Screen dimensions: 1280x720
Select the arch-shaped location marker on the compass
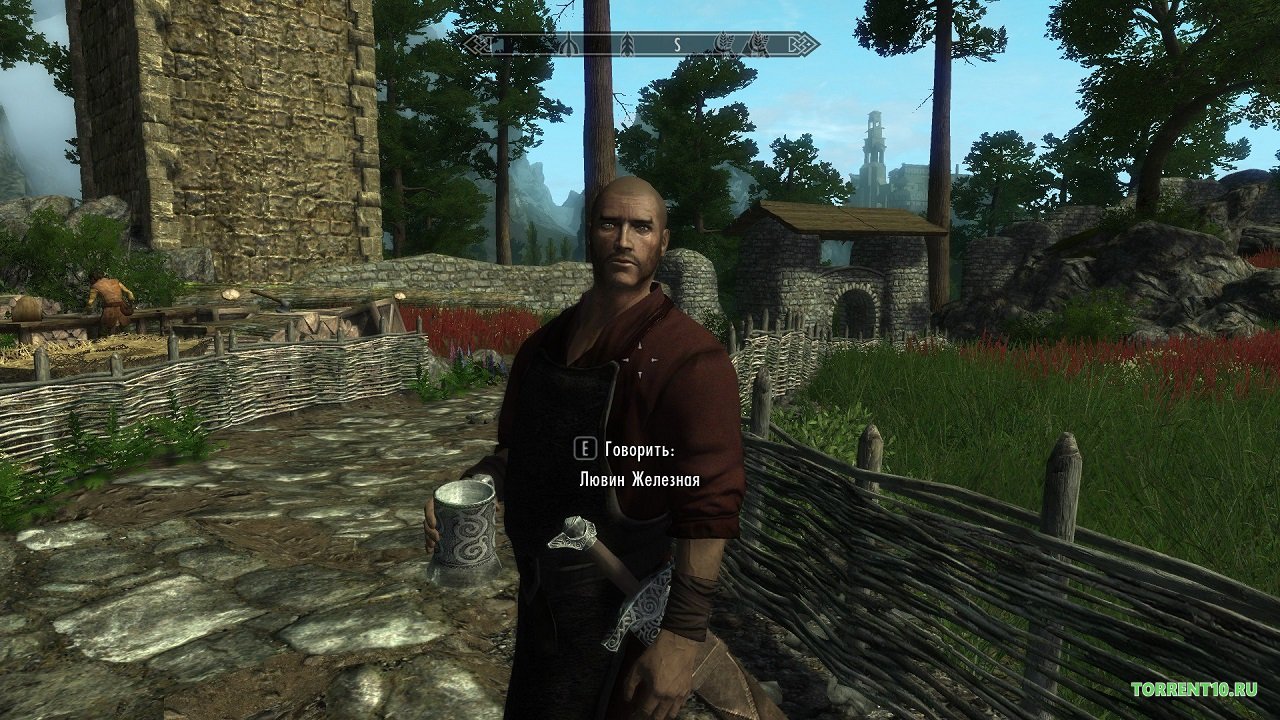tap(569, 45)
